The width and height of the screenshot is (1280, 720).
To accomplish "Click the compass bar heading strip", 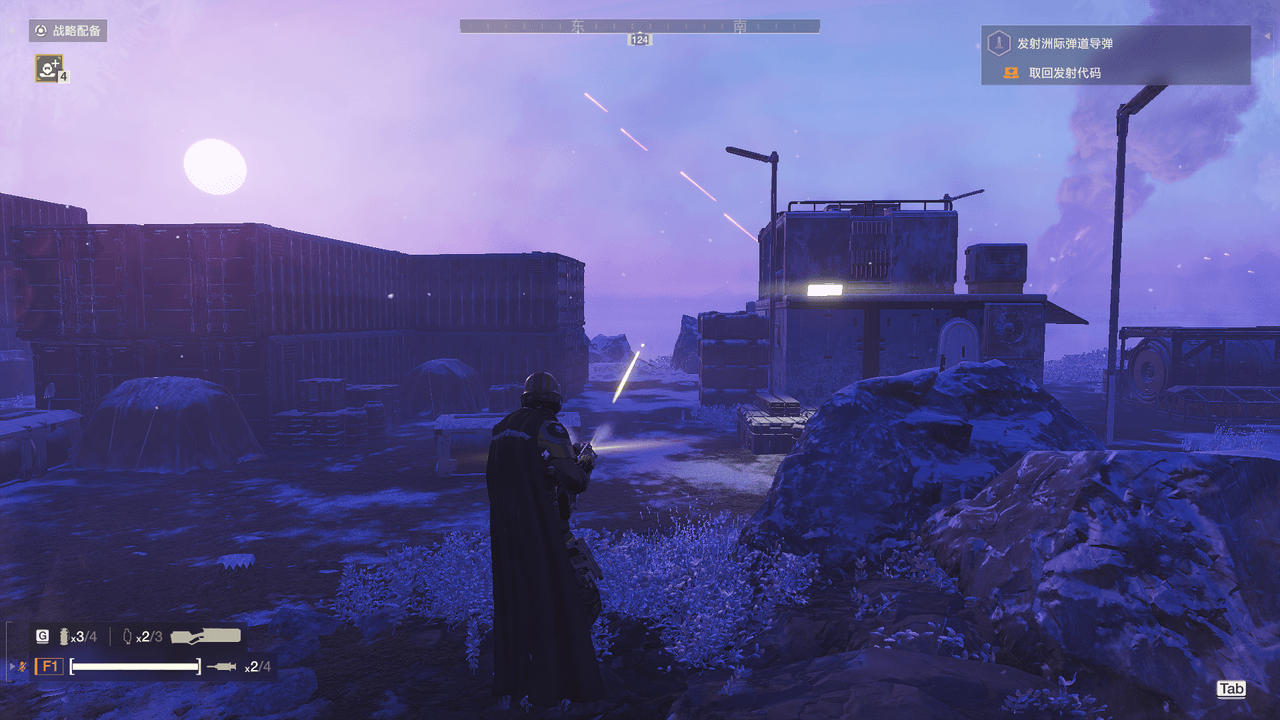I will click(639, 26).
